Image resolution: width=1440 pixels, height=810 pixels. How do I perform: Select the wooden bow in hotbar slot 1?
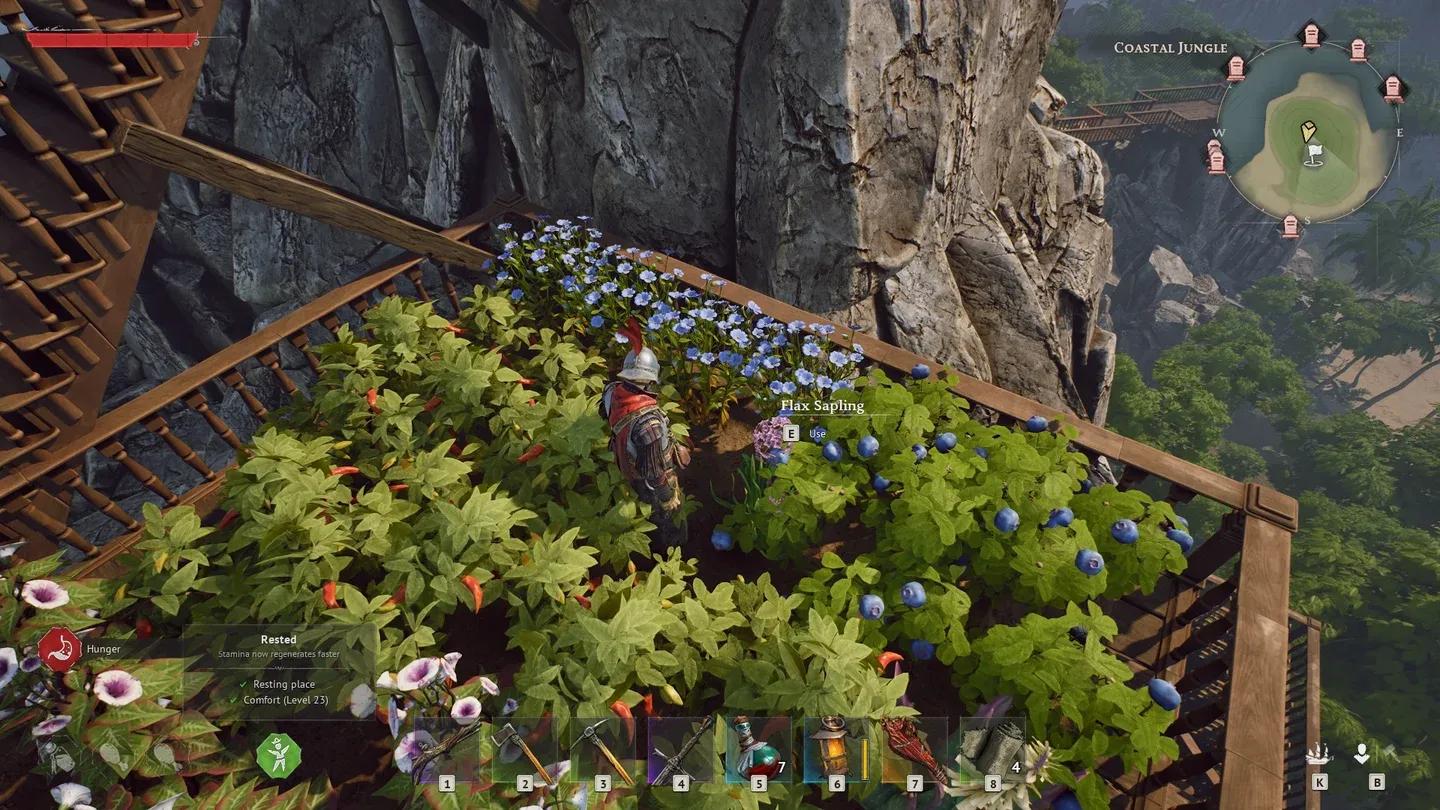tap(447, 750)
